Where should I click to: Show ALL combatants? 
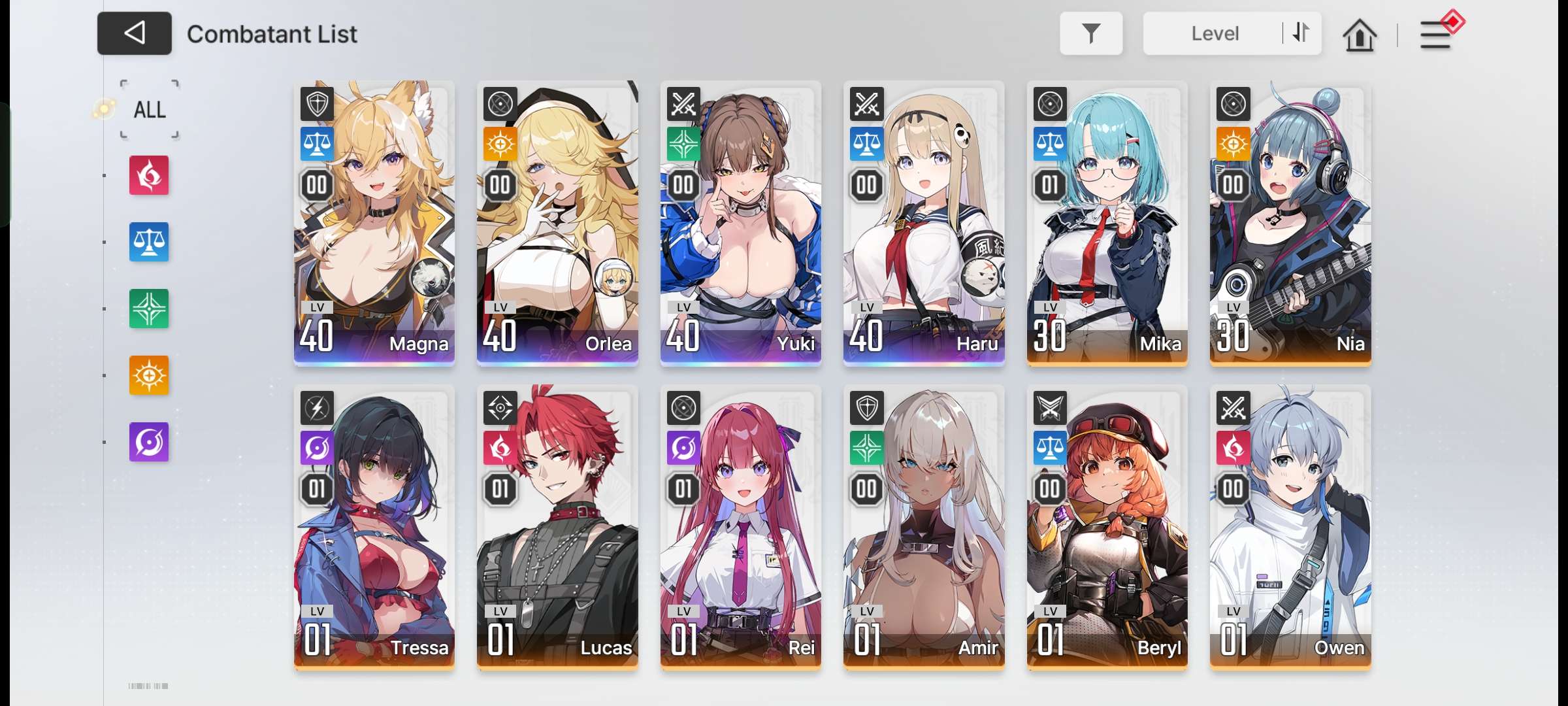click(x=150, y=110)
